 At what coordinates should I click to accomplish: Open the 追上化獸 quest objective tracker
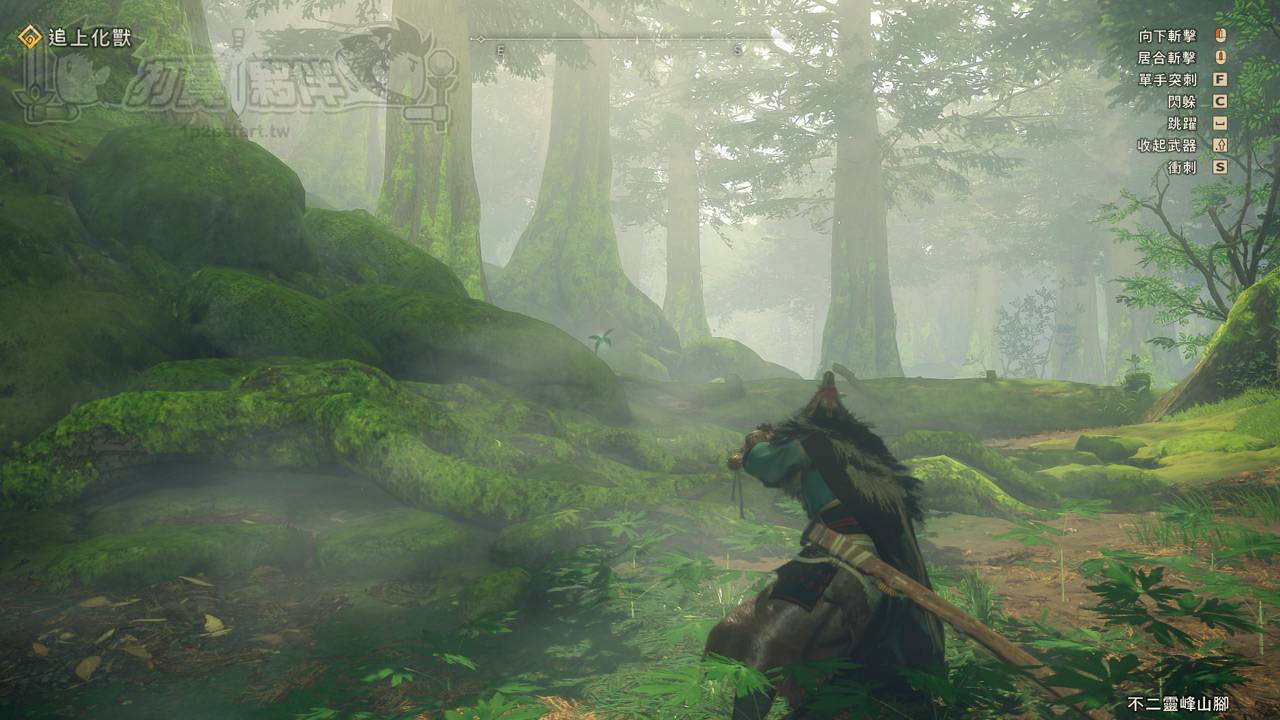pos(76,39)
